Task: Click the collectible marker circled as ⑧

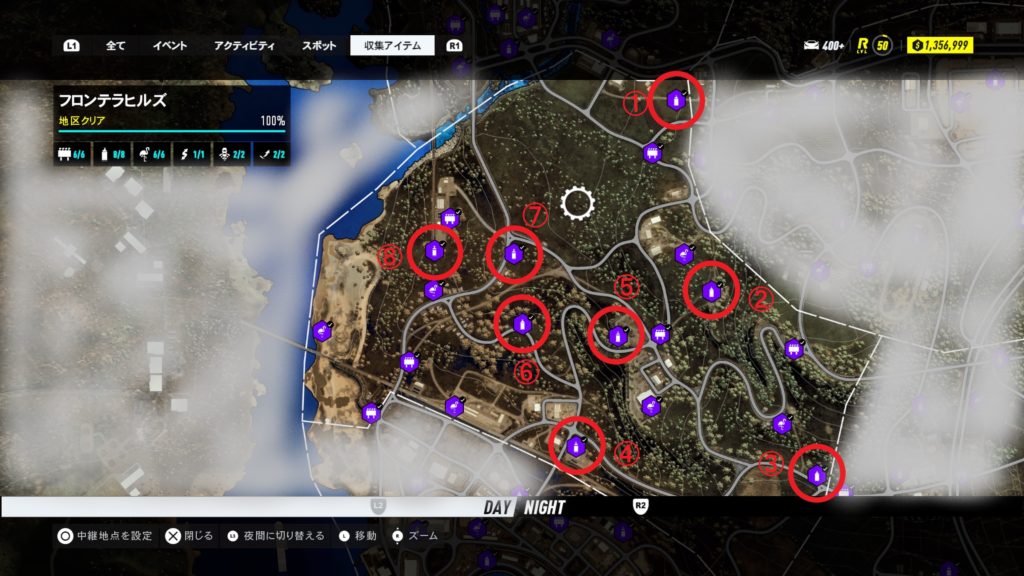Action: pos(434,251)
